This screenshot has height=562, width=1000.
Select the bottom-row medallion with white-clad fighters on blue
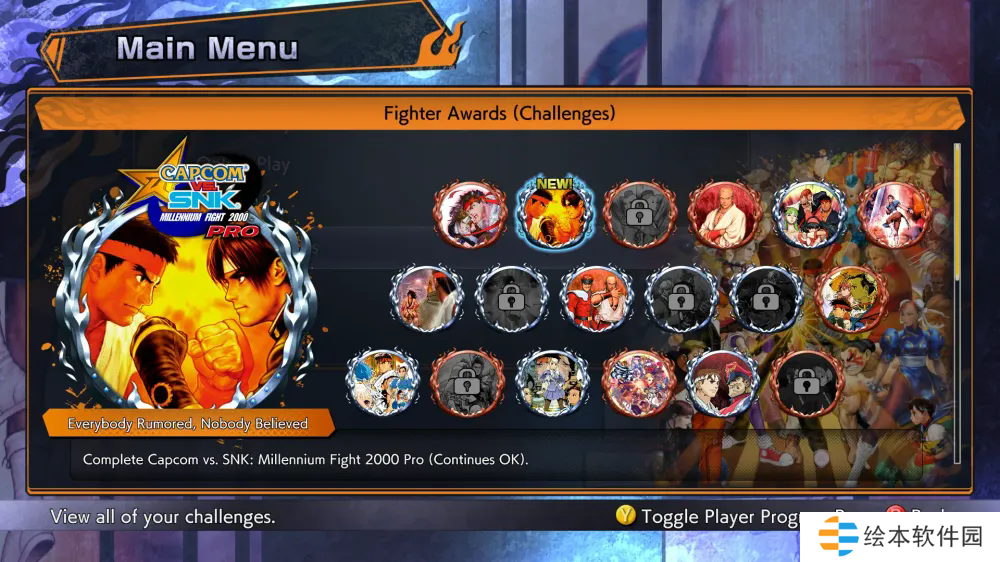383,383
